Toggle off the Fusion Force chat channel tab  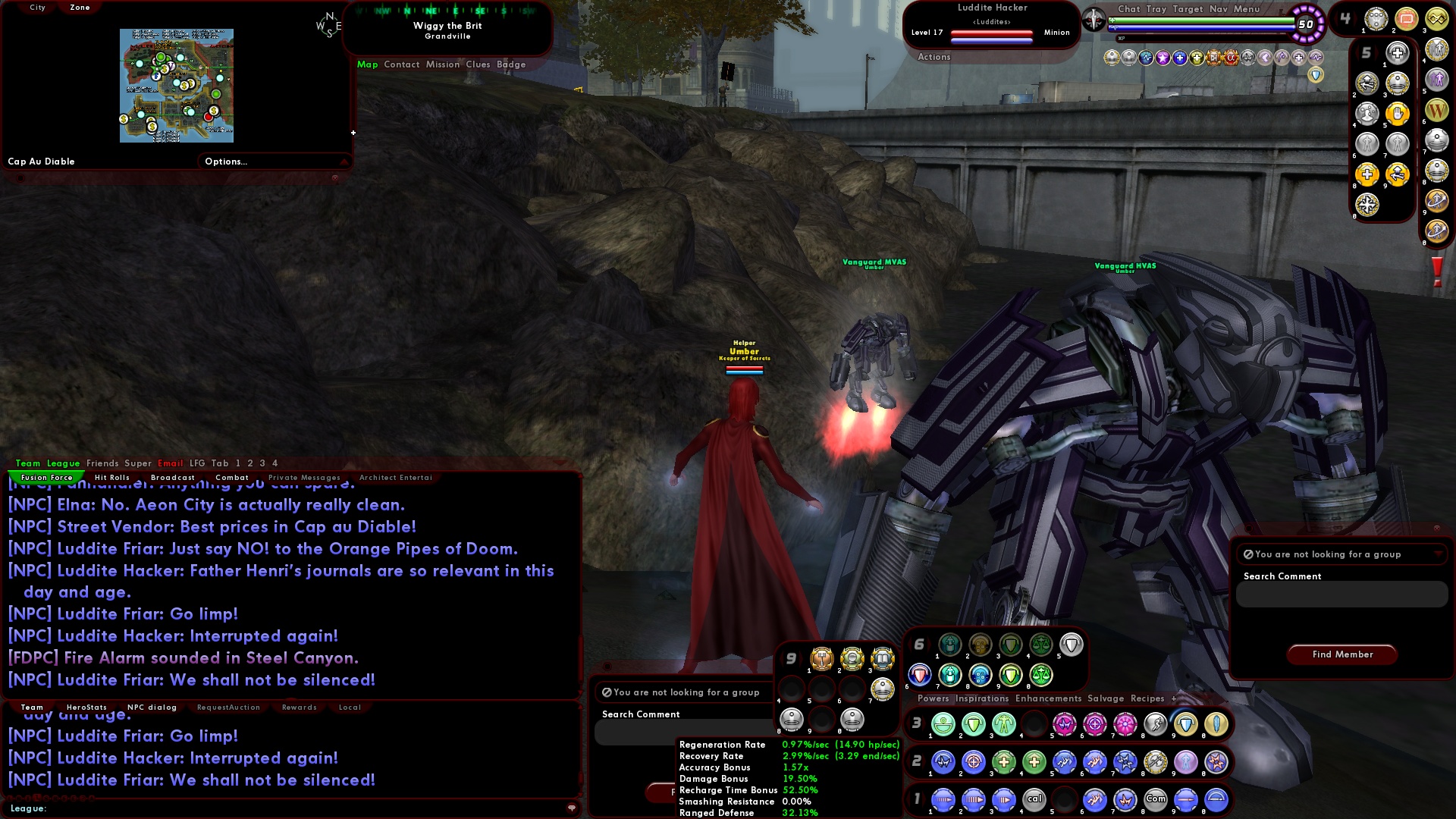[x=45, y=477]
